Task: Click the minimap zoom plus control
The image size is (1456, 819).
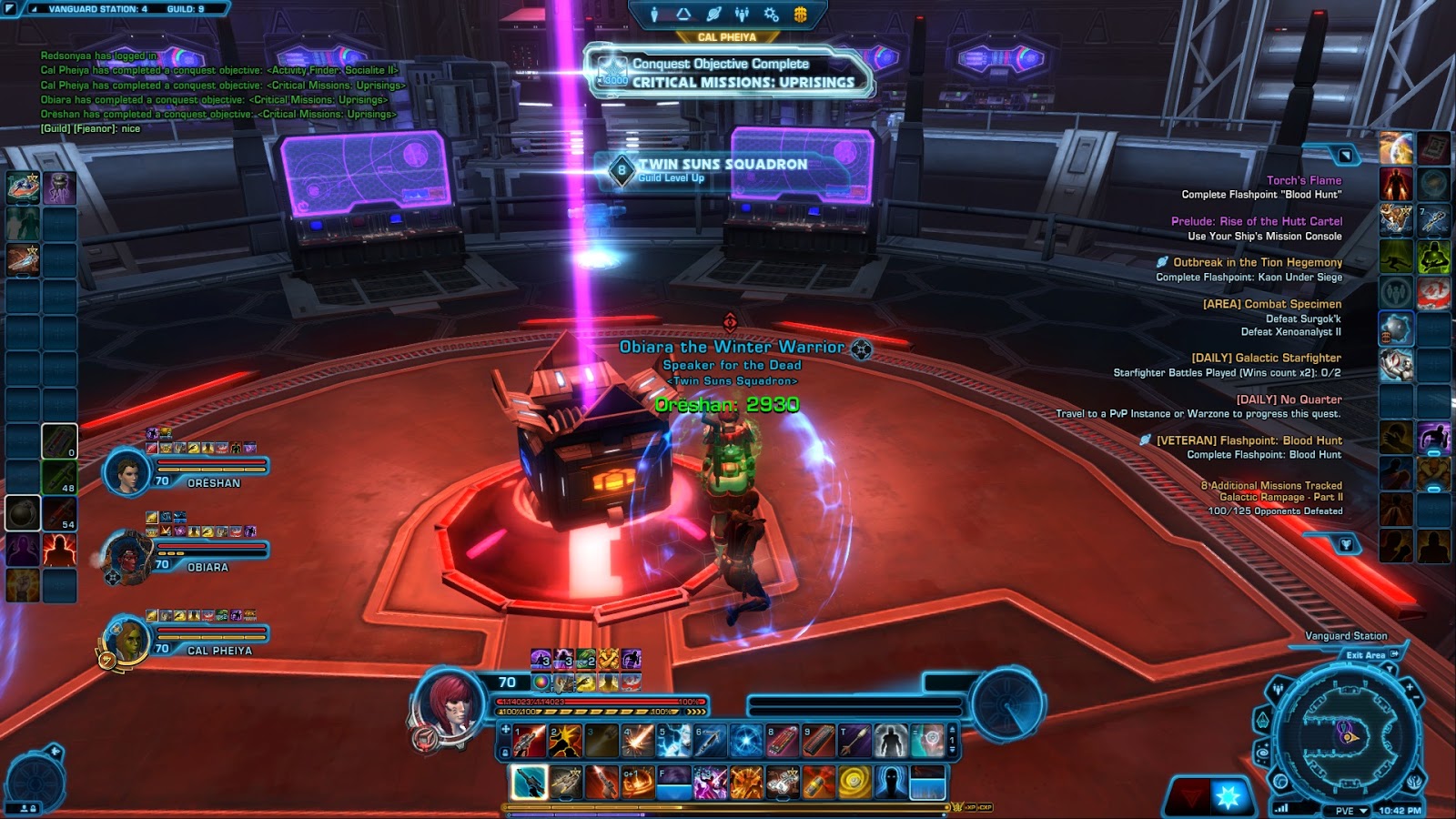Action: click(1410, 685)
